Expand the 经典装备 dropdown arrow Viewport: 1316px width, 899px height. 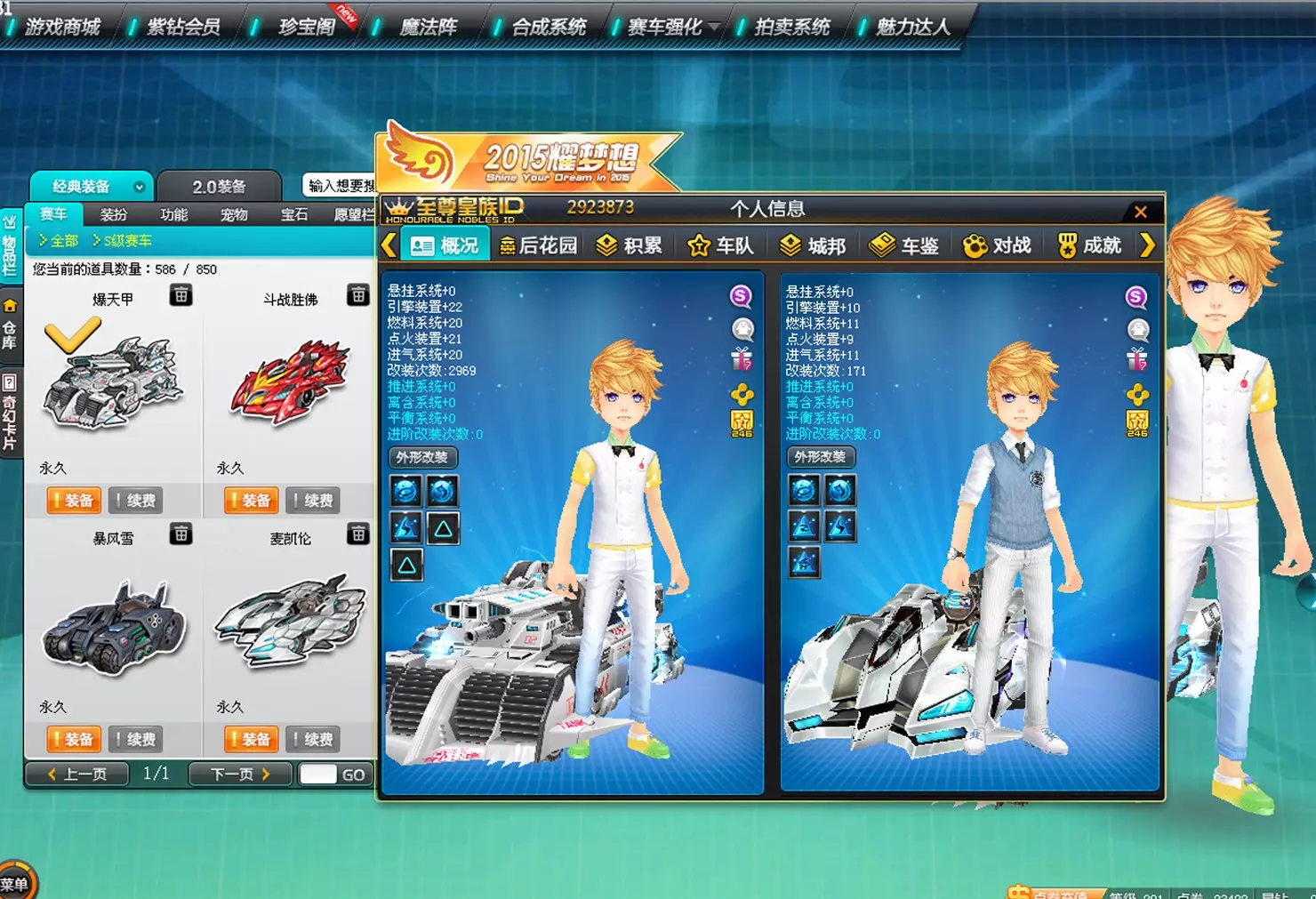click(139, 187)
